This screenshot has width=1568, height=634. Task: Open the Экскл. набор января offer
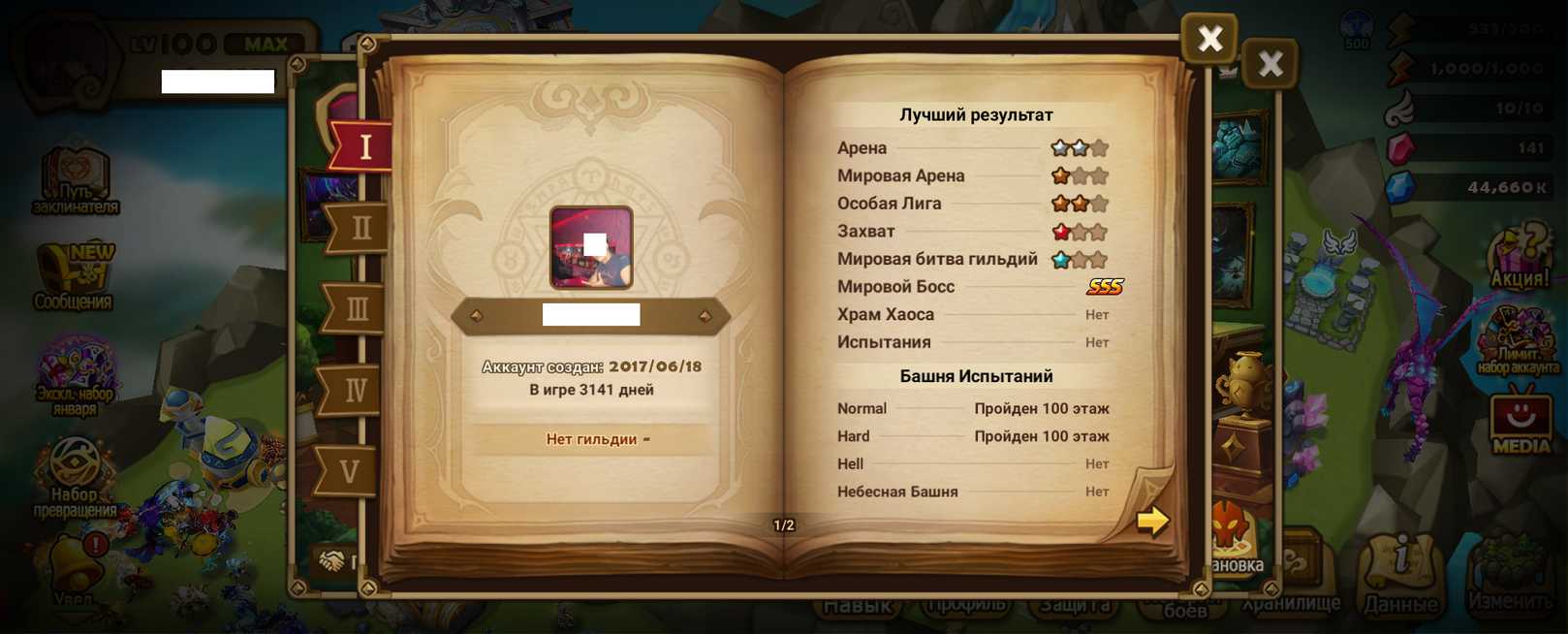pos(75,375)
